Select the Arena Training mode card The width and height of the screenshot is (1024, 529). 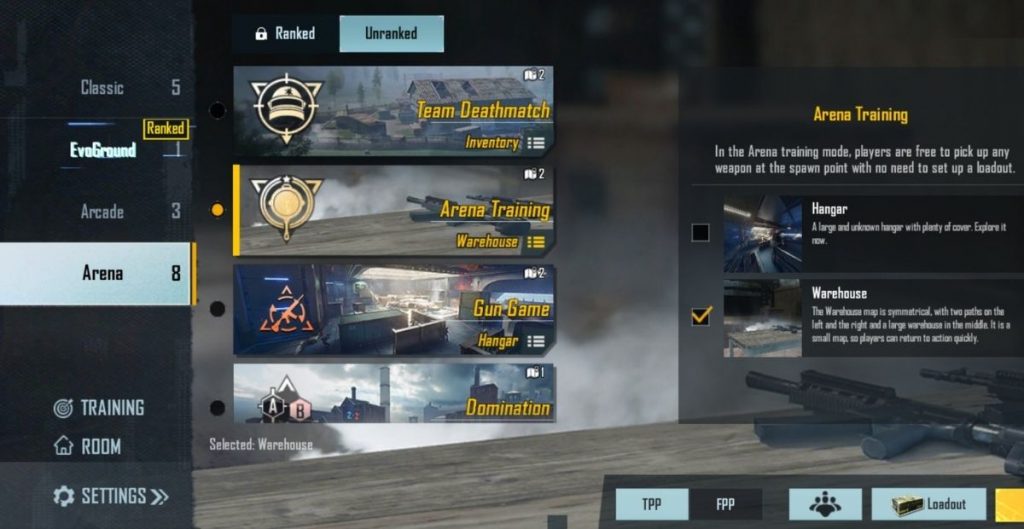(x=392, y=208)
